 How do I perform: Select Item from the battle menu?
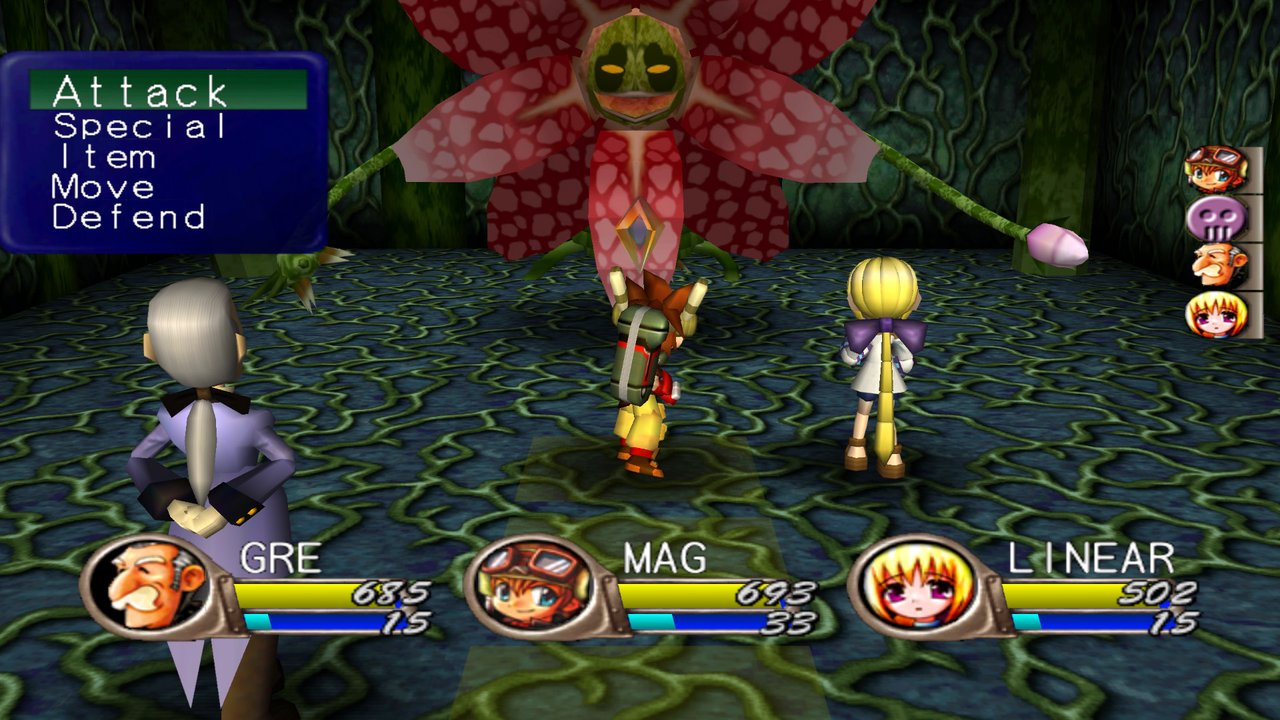tap(105, 157)
